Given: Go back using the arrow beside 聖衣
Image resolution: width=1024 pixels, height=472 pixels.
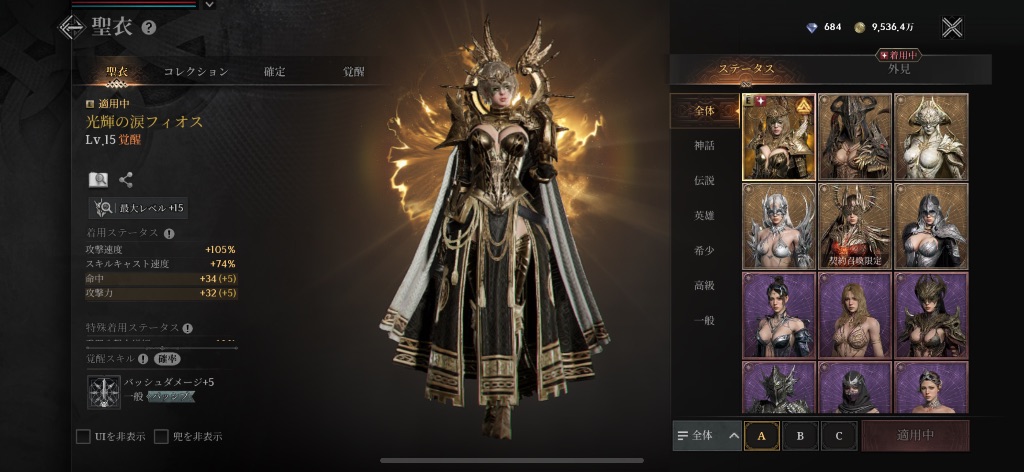Looking at the screenshot, I should pos(71,28).
